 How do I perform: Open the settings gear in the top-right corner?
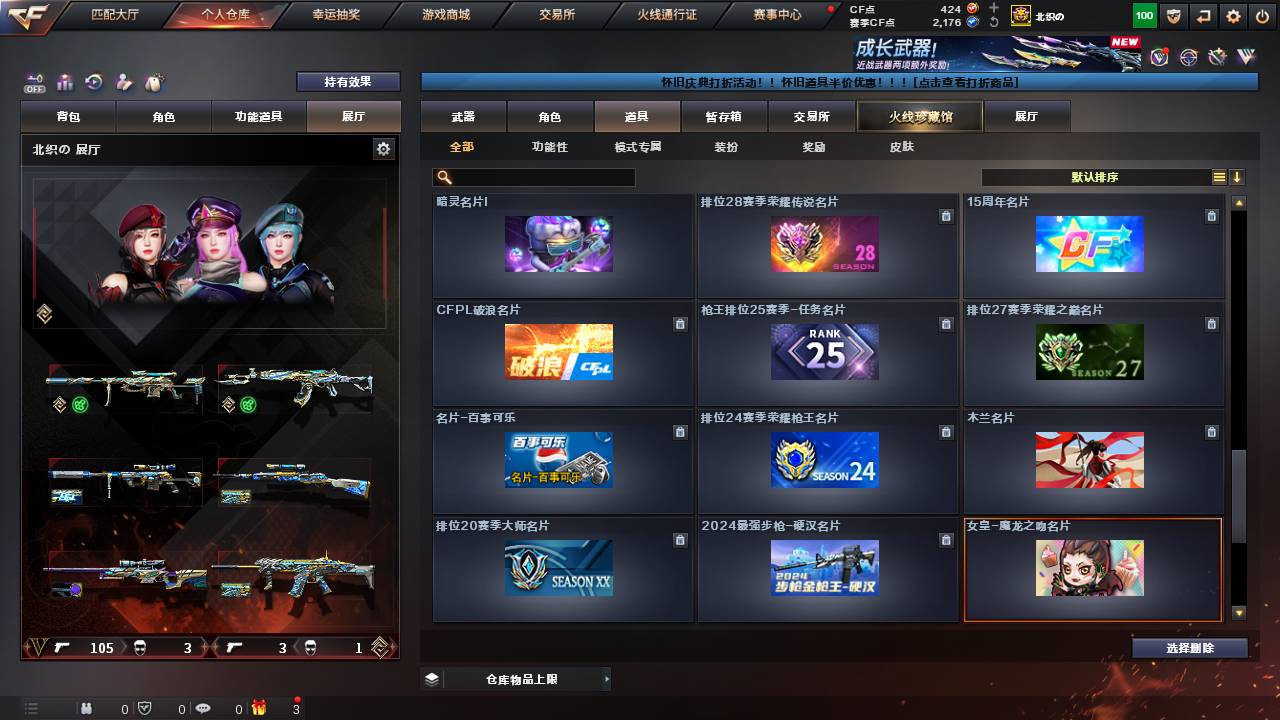coord(1232,16)
